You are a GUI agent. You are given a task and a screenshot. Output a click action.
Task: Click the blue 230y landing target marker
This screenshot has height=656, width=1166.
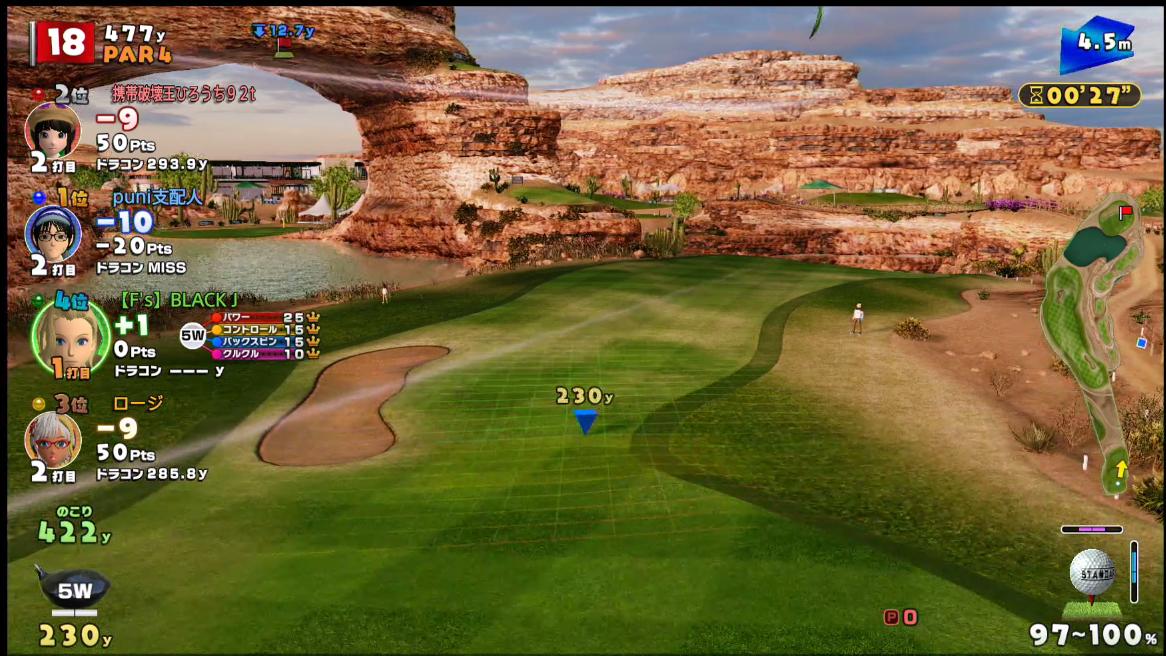586,421
